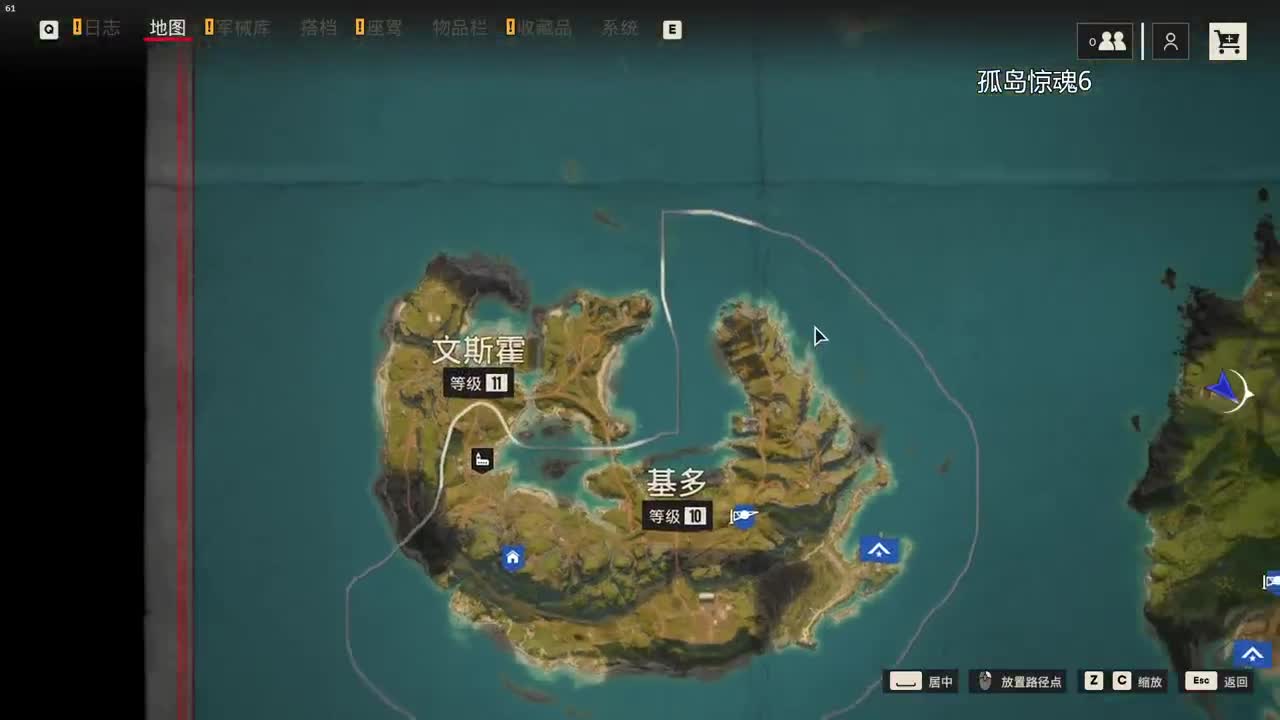Open the 系统 menu

click(618, 29)
